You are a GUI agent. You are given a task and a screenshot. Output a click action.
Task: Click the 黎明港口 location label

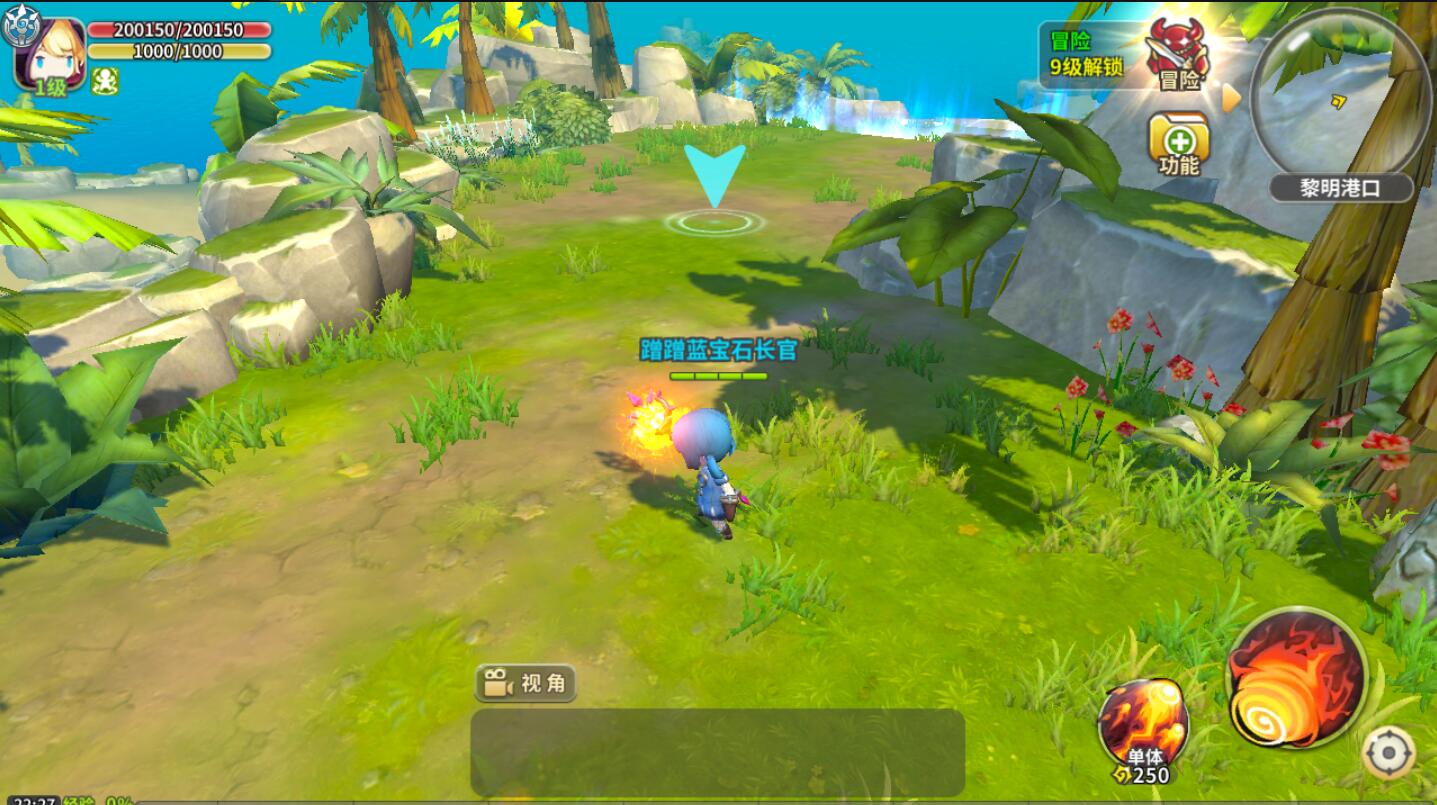point(1341,187)
